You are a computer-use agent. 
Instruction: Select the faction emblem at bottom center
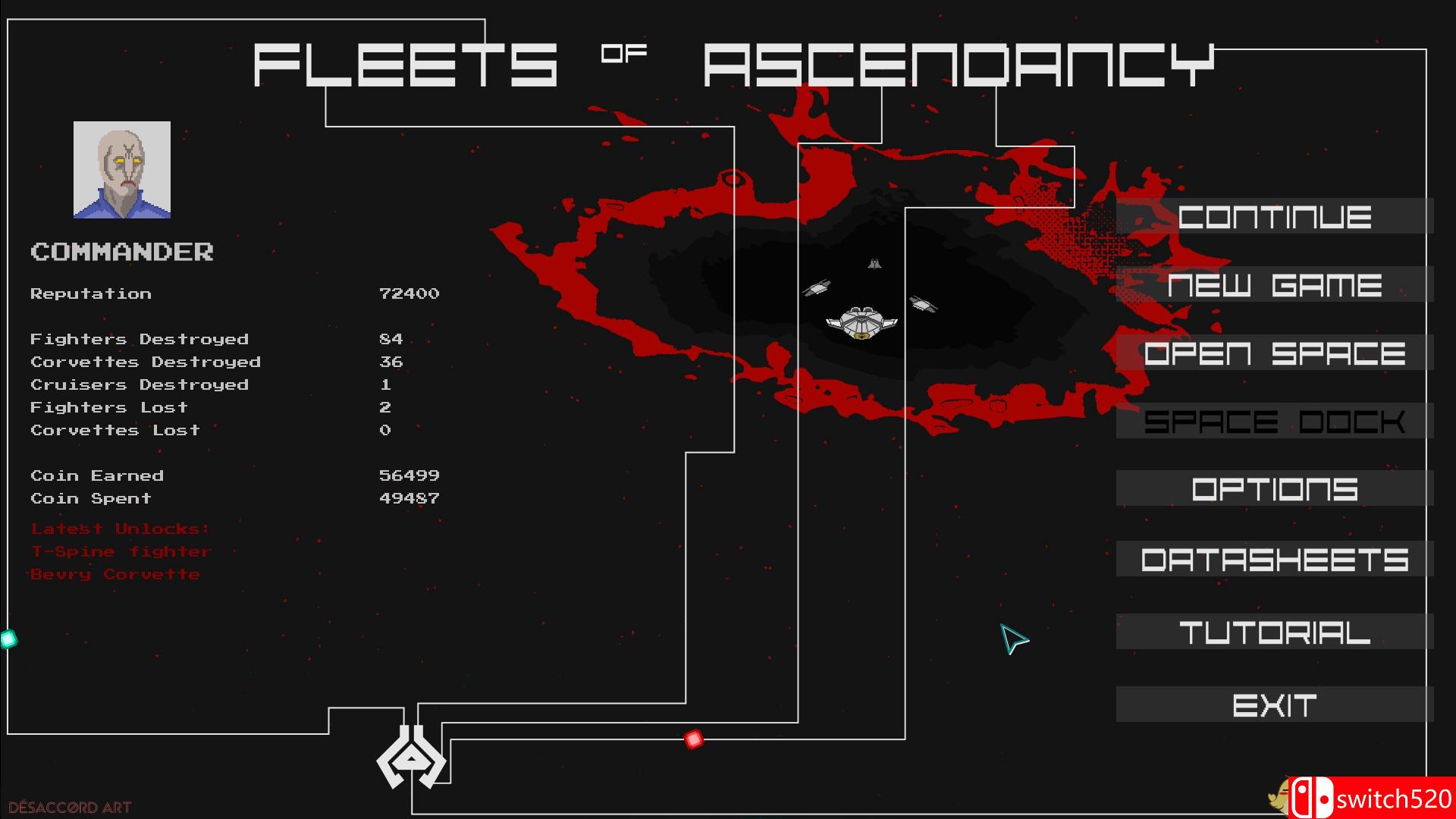tap(409, 758)
